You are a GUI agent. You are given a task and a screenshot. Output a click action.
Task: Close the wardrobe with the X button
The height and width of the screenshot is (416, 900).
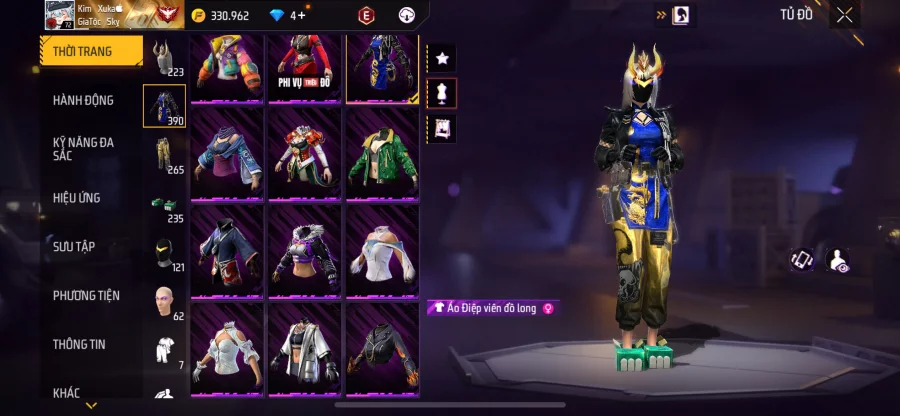click(x=845, y=15)
